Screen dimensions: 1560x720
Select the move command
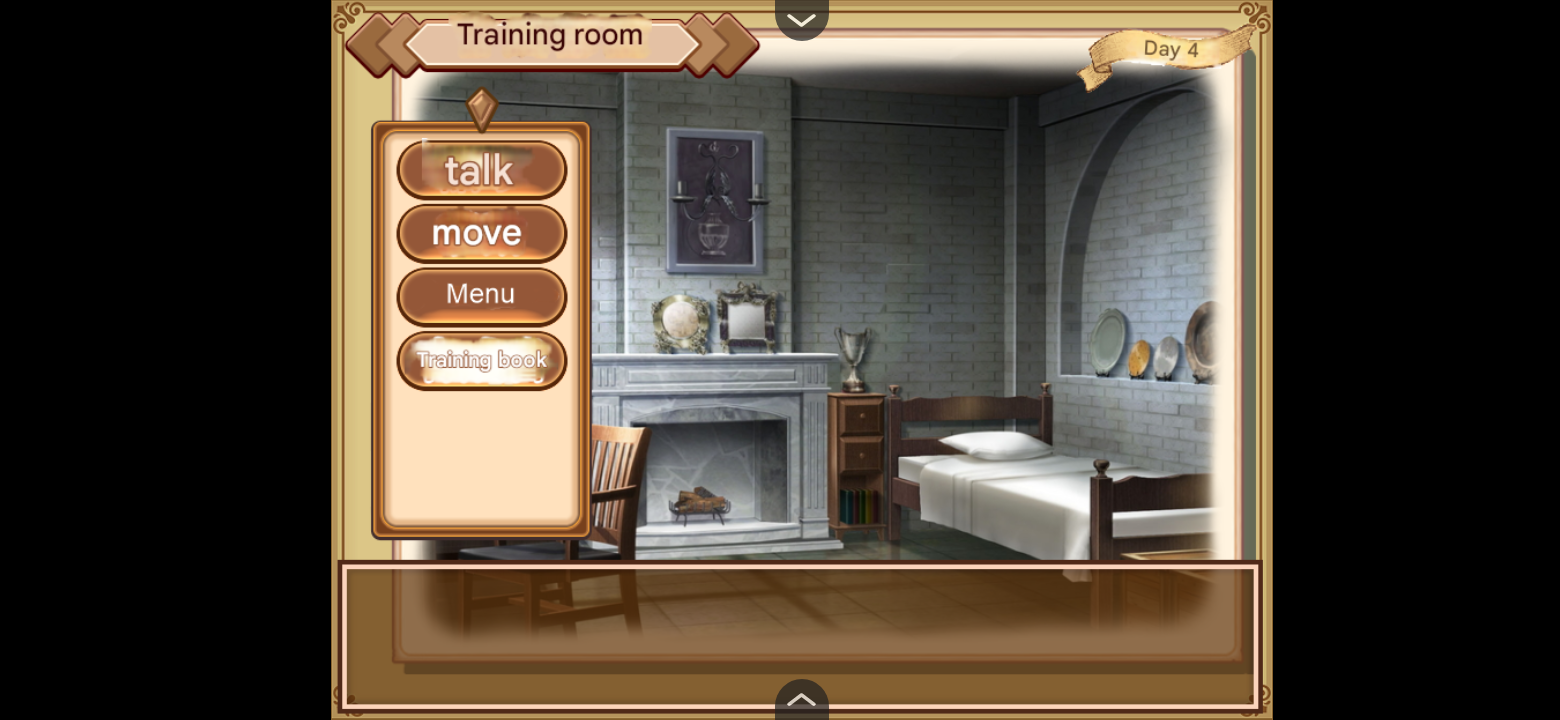click(x=481, y=233)
